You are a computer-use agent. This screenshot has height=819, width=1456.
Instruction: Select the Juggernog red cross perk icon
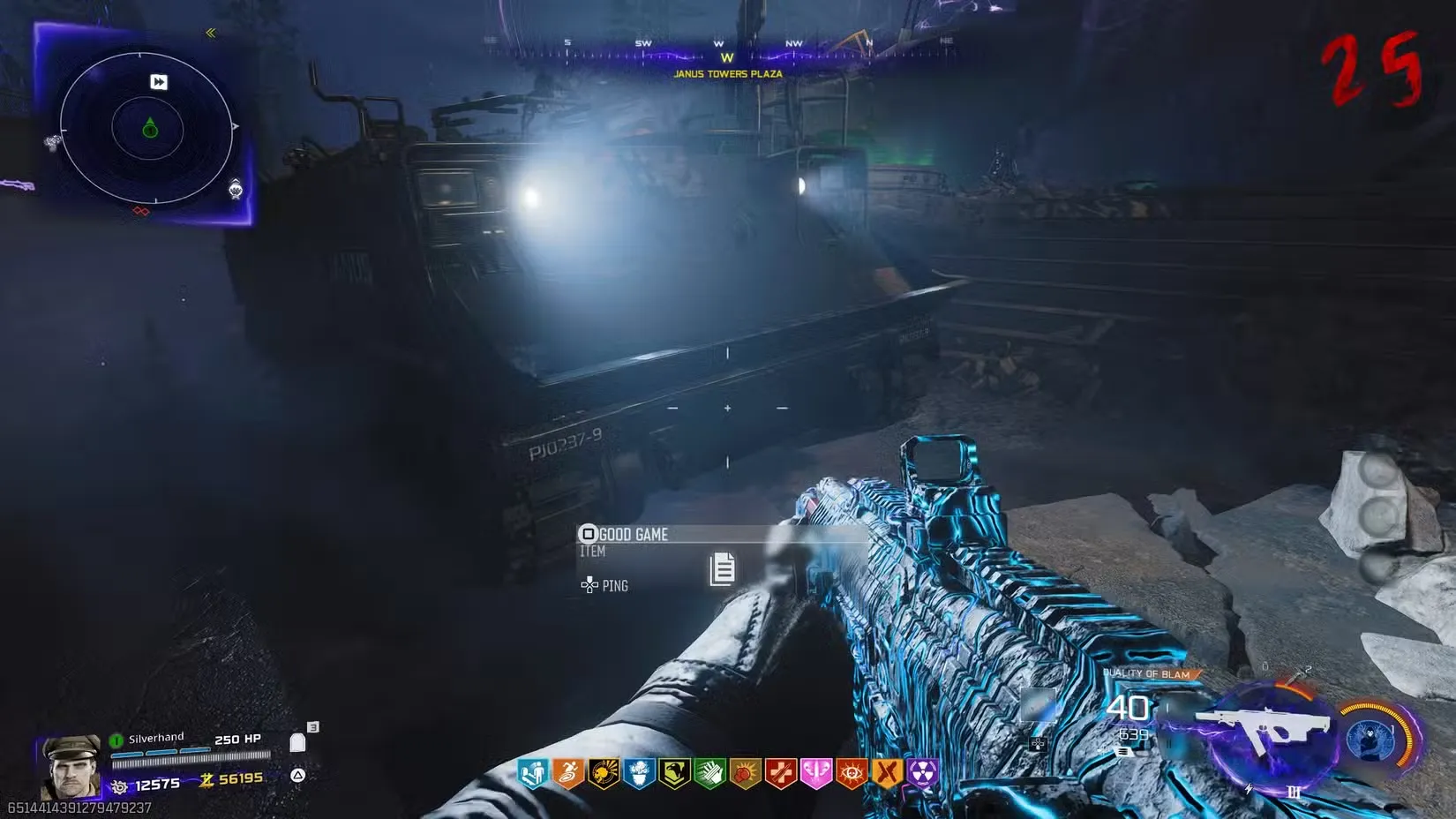[x=780, y=775]
